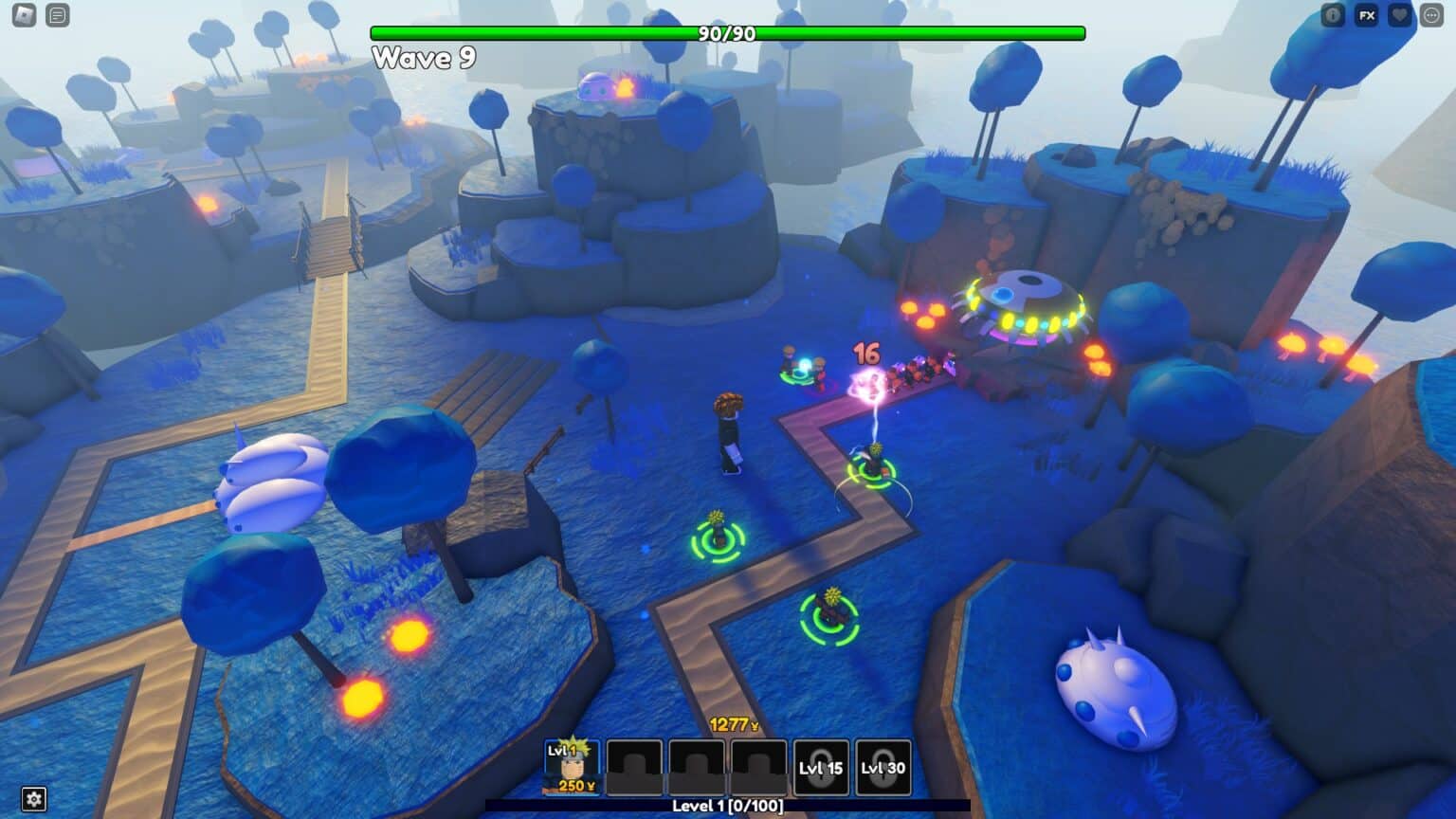Click the locked Lvl 30 unit slot

click(883, 768)
